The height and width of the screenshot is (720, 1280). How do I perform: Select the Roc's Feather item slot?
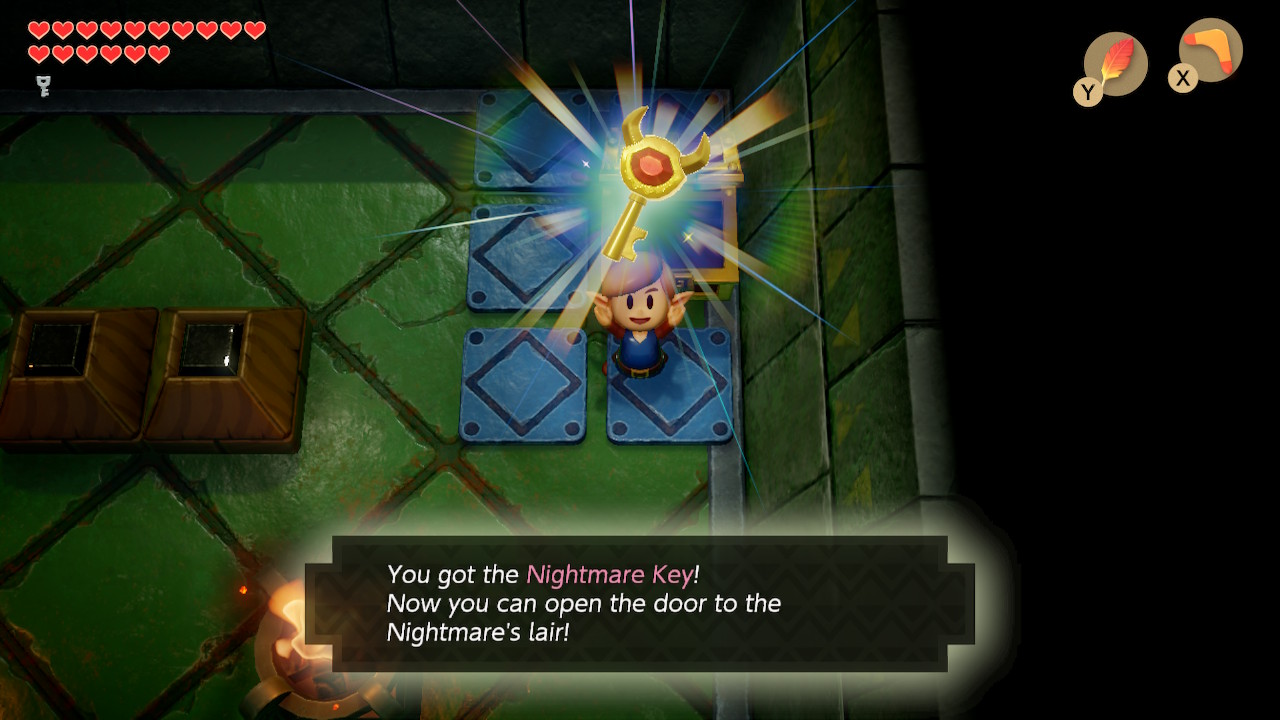[x=1115, y=64]
